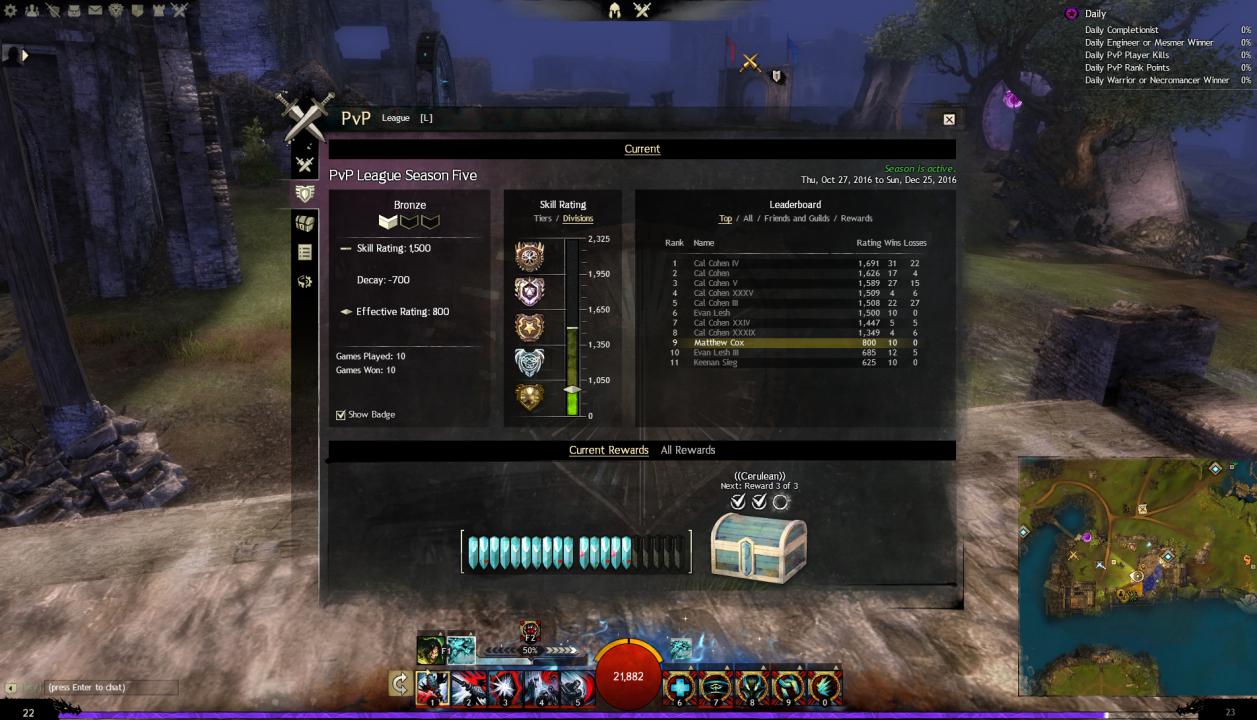Click the world minimap
Viewport: 1257px width, 720px height.
coord(1137,575)
